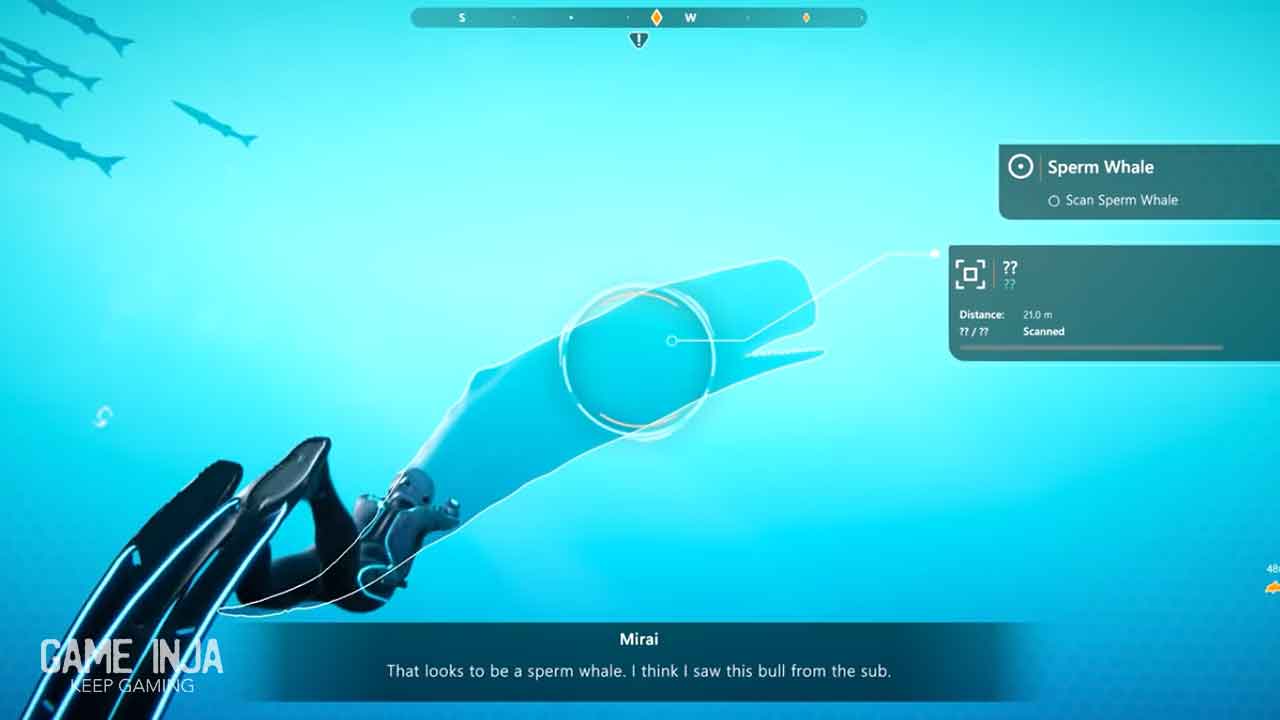The height and width of the screenshot is (720, 1280).
Task: Click the compass bar at the top
Action: click(638, 18)
